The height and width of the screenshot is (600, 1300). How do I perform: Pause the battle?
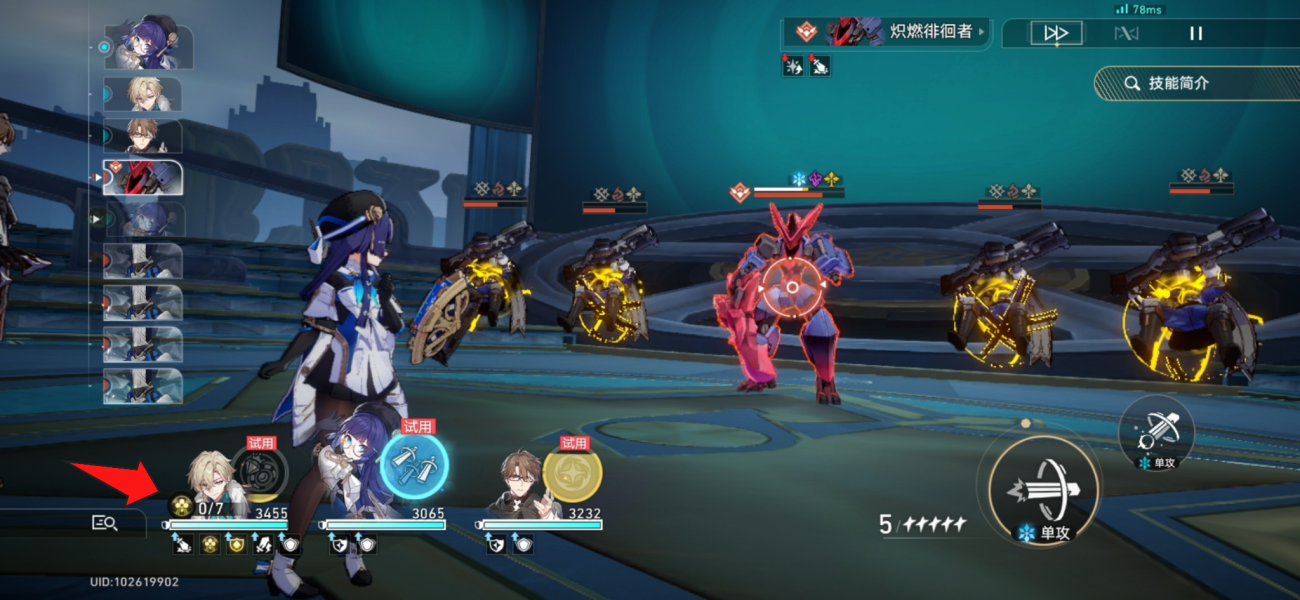tap(1196, 33)
